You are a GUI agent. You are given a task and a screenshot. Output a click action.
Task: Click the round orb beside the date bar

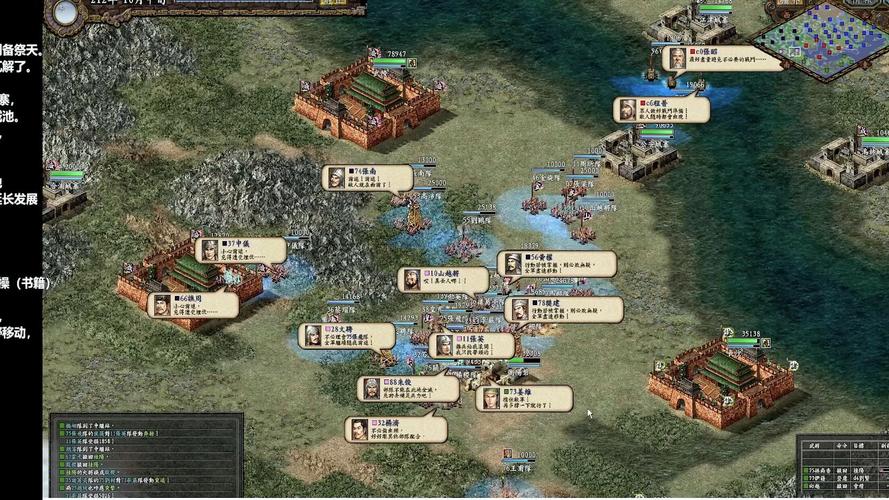(x=66, y=13)
